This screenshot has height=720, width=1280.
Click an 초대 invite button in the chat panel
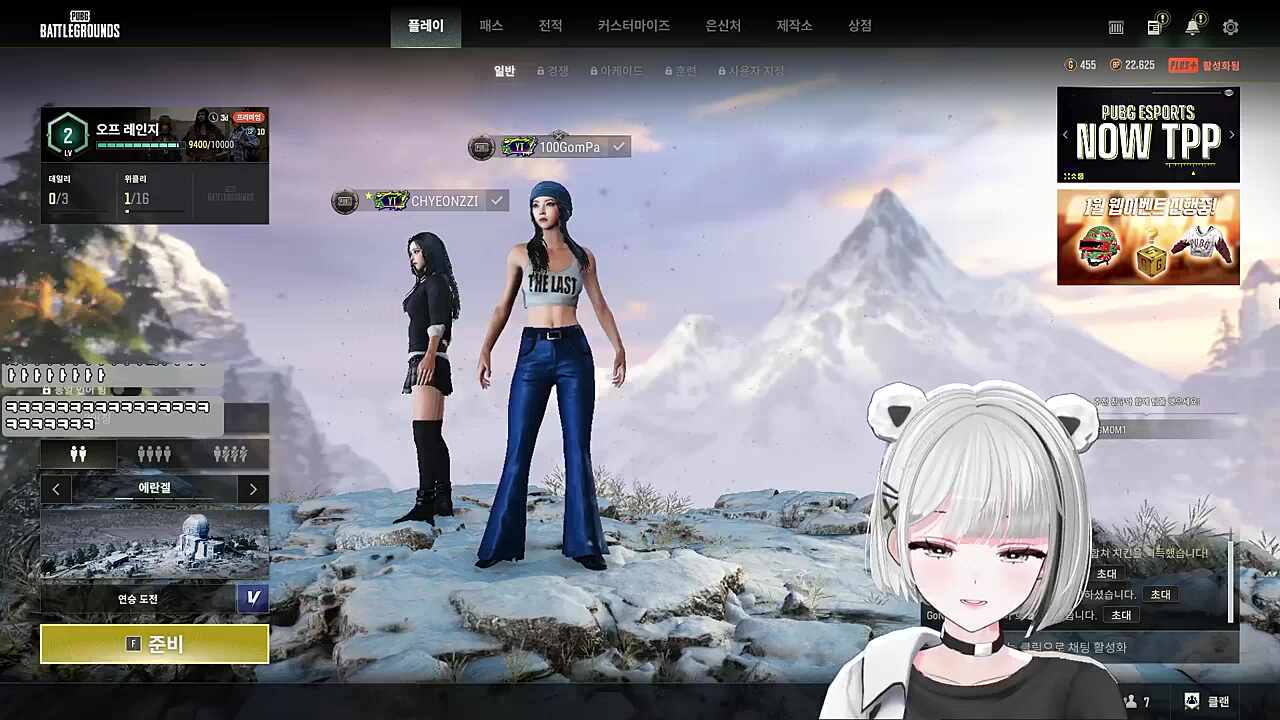[1159, 594]
